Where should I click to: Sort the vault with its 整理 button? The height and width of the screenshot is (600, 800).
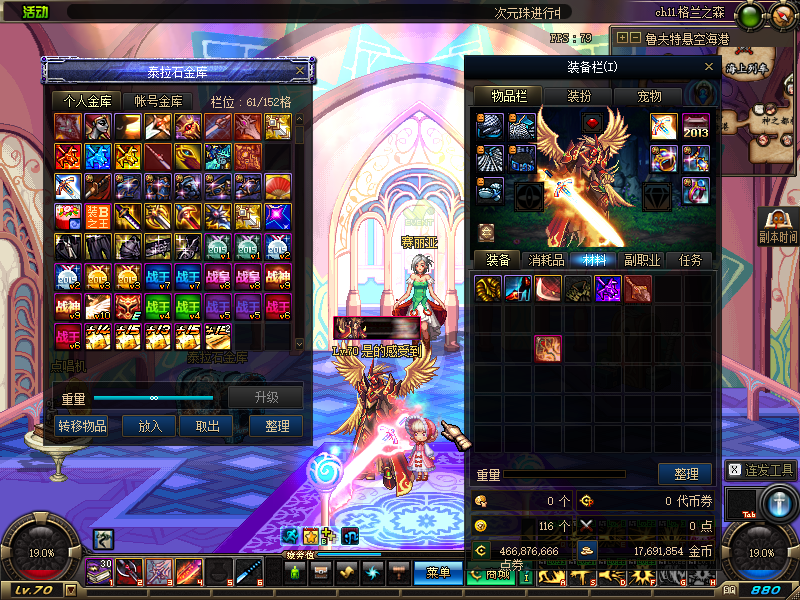(276, 426)
